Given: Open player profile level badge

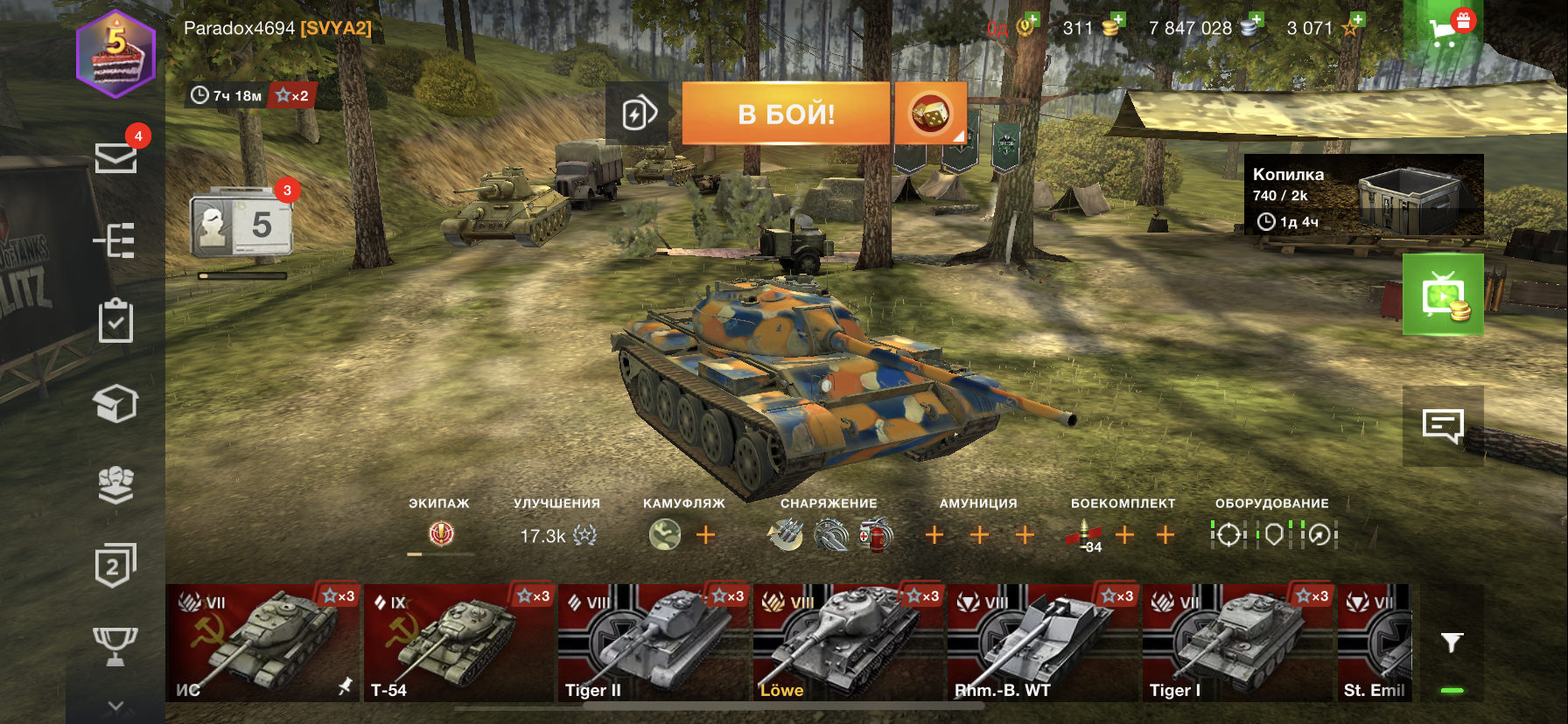Looking at the screenshot, I should pos(116,54).
